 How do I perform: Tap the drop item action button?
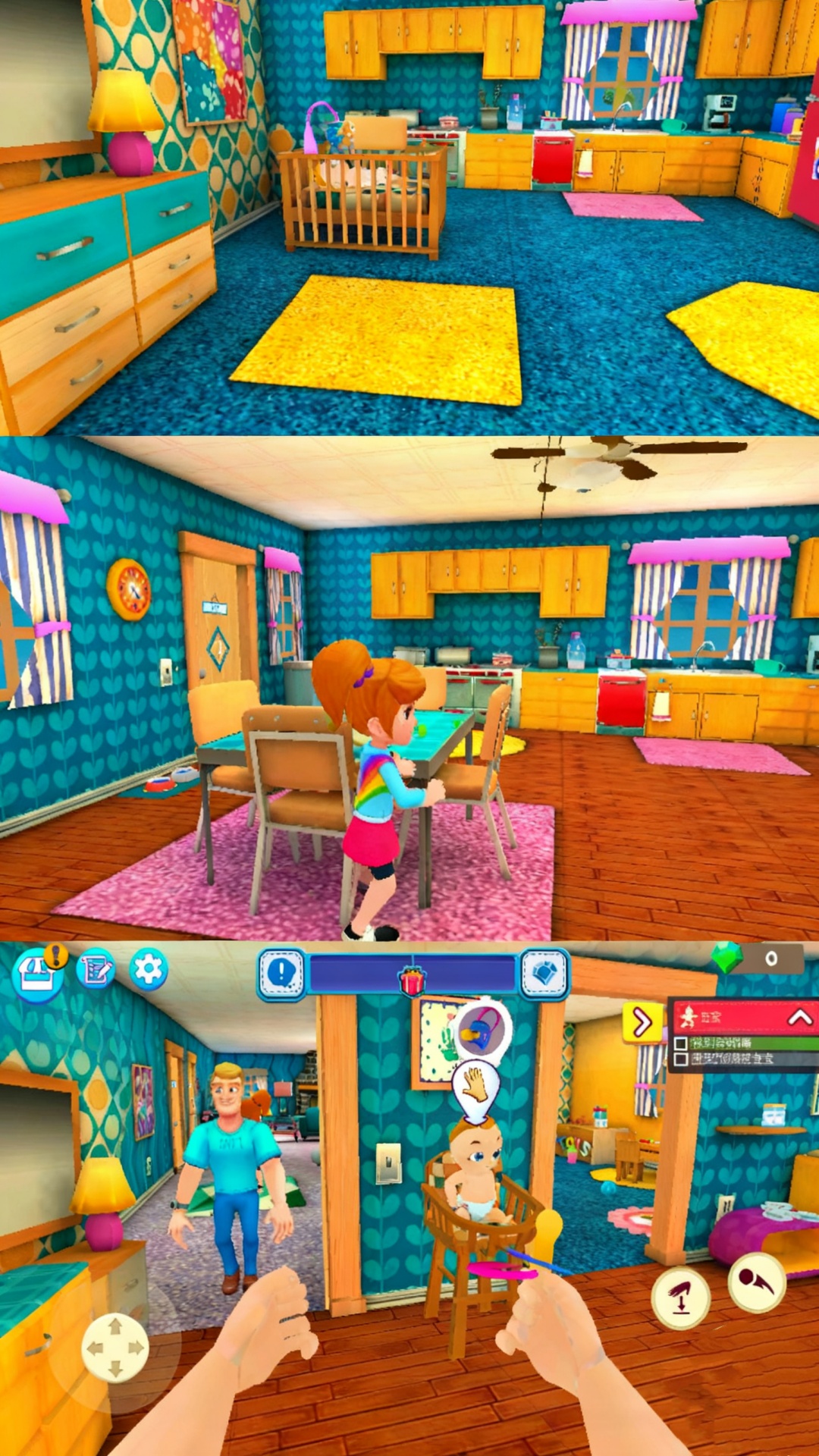681,1298
